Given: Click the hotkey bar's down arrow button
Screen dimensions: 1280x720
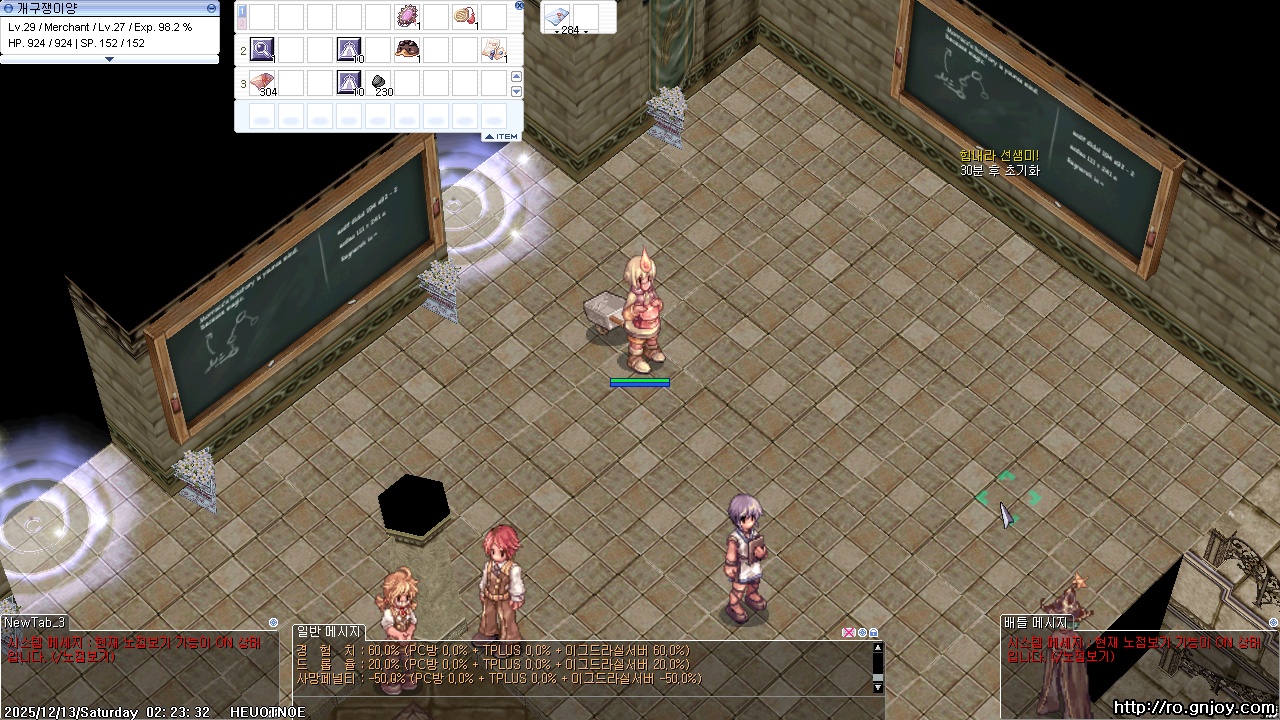Looking at the screenshot, I should (x=516, y=91).
